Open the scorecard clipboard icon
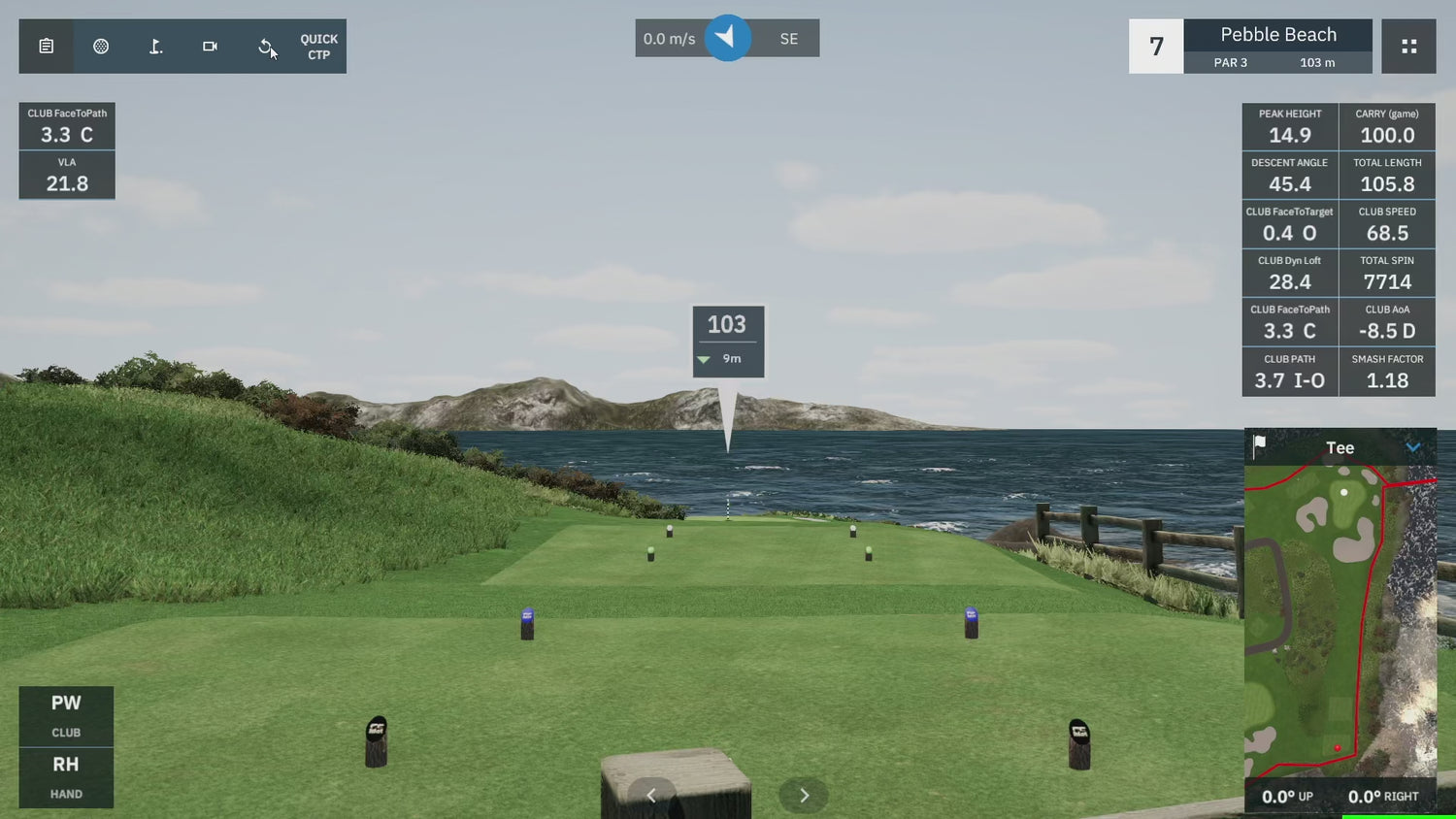The width and height of the screenshot is (1456, 819). pyautogui.click(x=46, y=46)
